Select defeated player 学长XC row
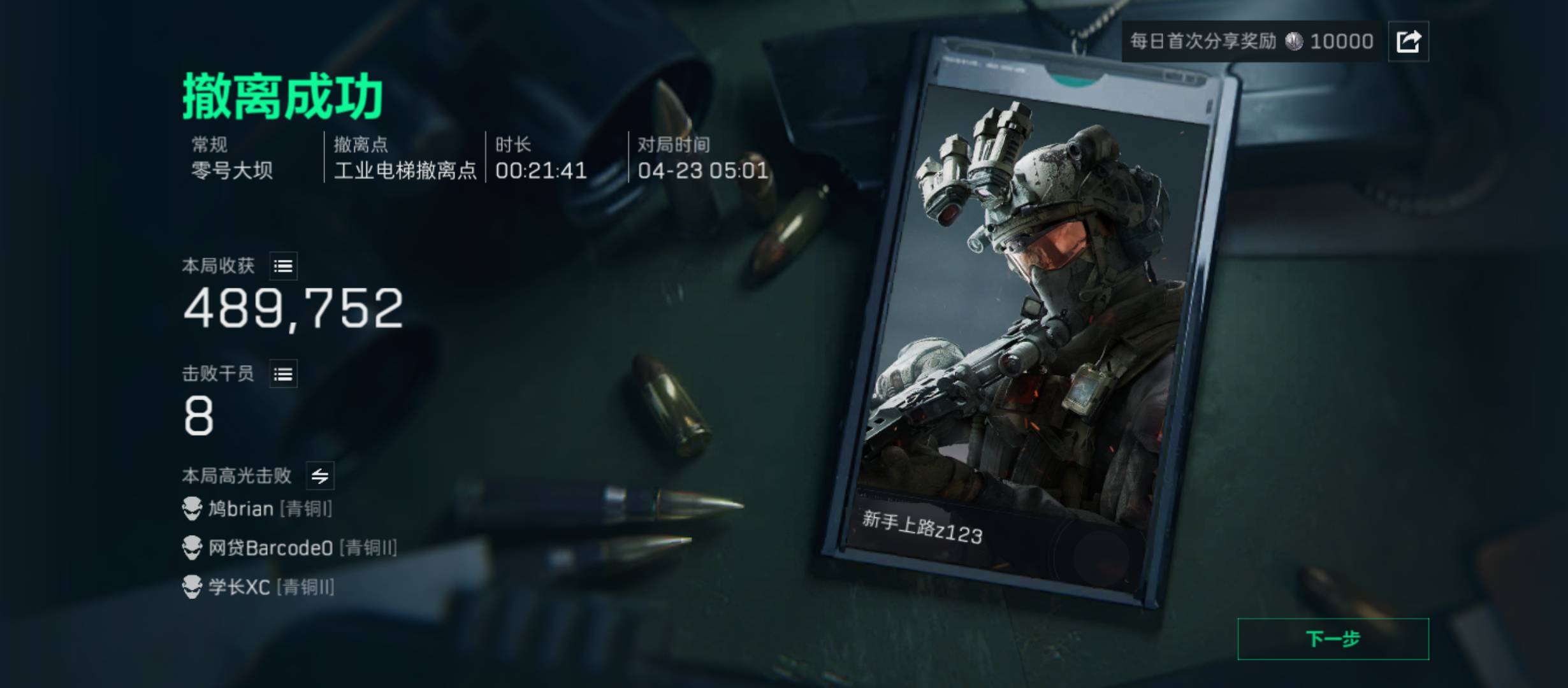 258,587
